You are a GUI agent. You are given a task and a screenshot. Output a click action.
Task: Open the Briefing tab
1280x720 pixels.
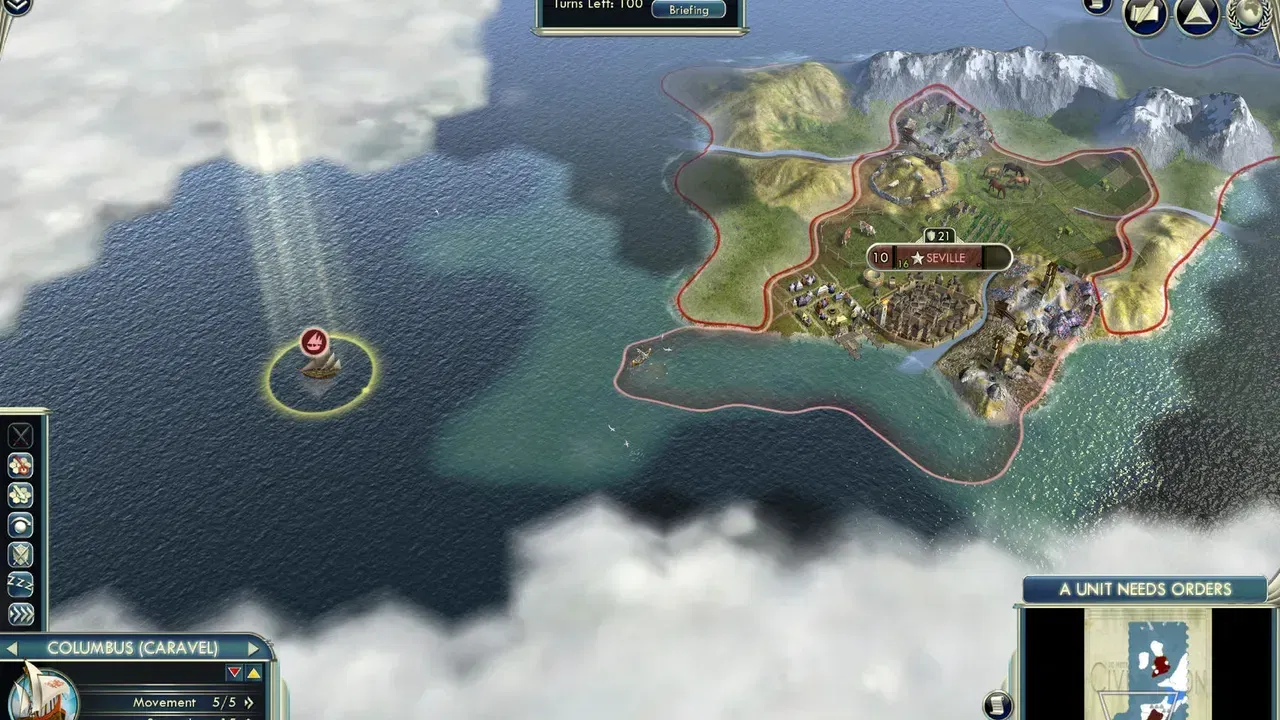coord(688,9)
